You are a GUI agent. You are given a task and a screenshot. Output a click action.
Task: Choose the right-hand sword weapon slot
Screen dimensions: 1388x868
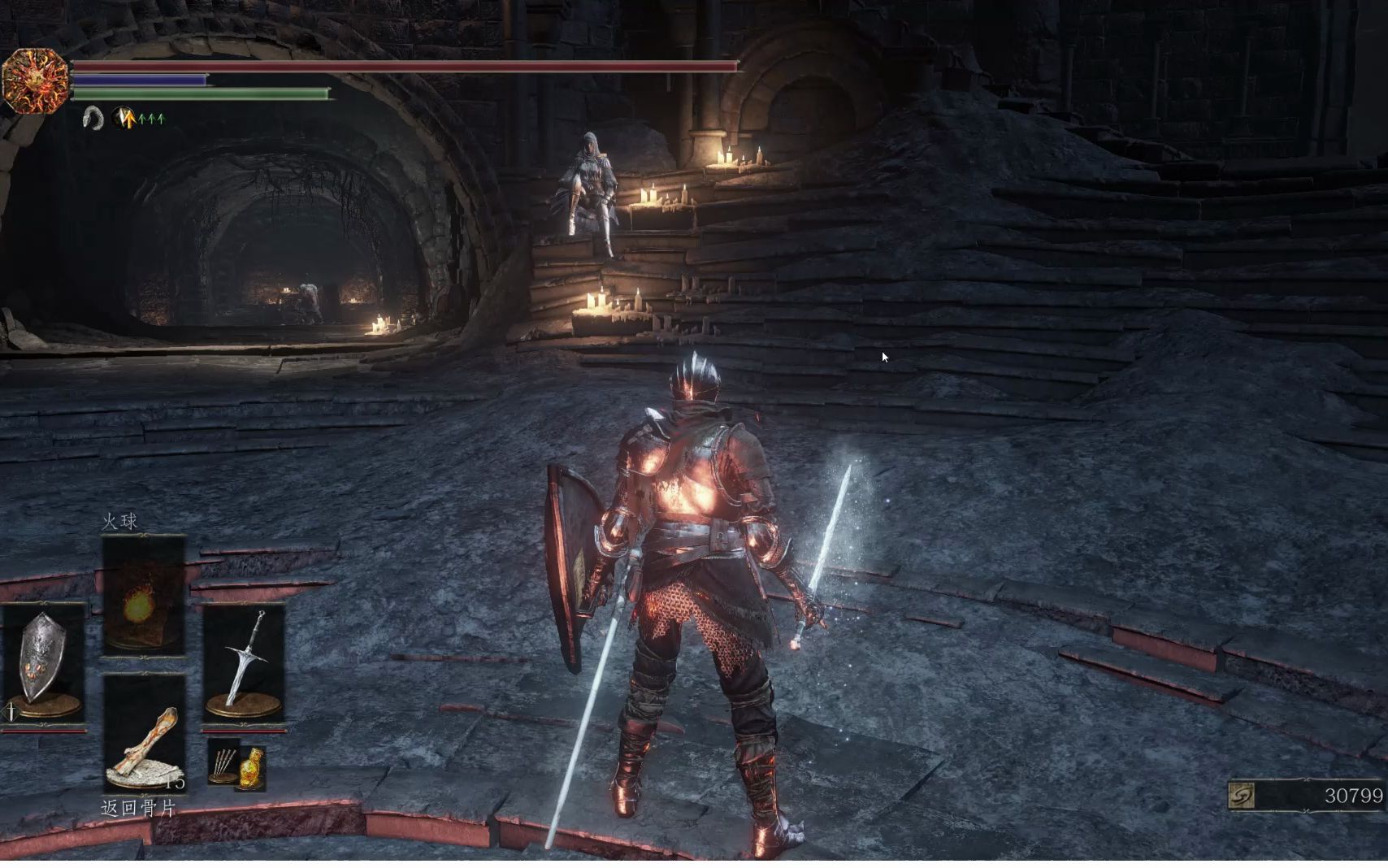(x=244, y=663)
